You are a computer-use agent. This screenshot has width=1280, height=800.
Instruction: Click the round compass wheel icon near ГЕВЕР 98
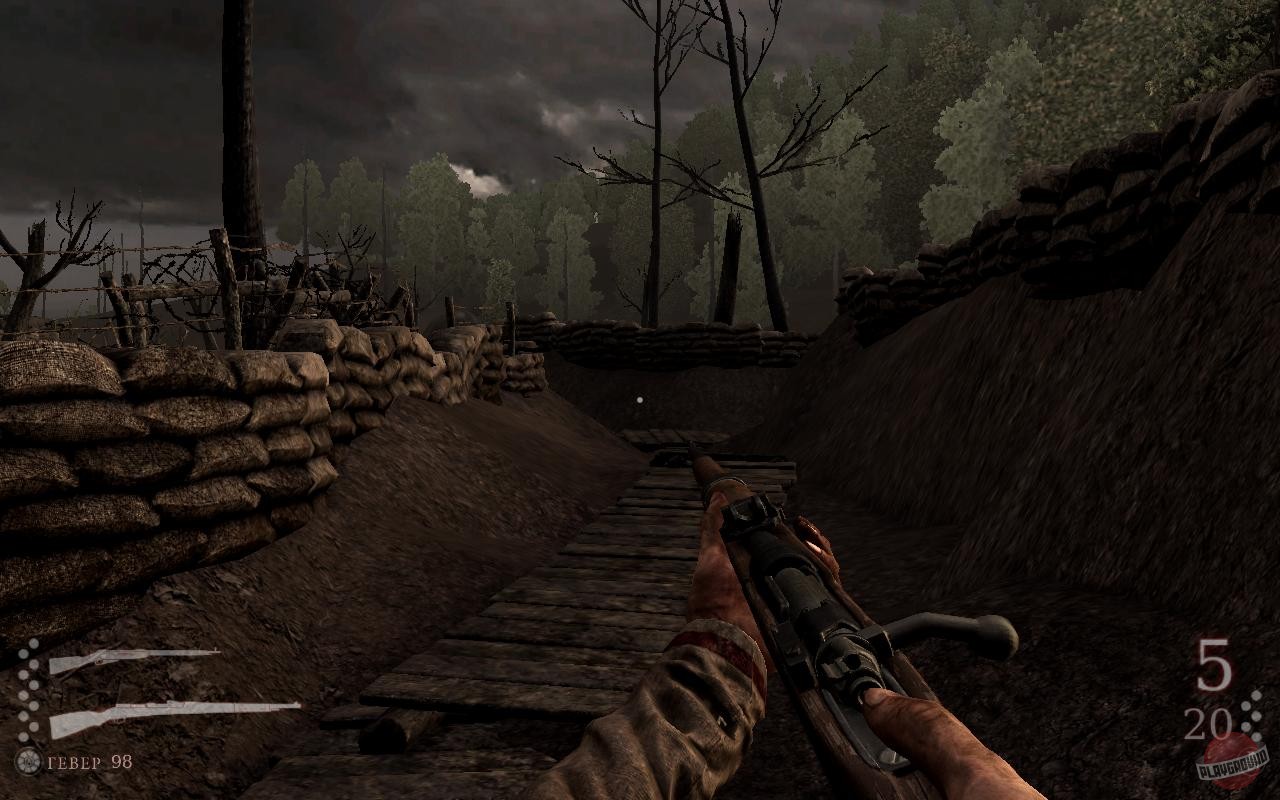pos(28,762)
